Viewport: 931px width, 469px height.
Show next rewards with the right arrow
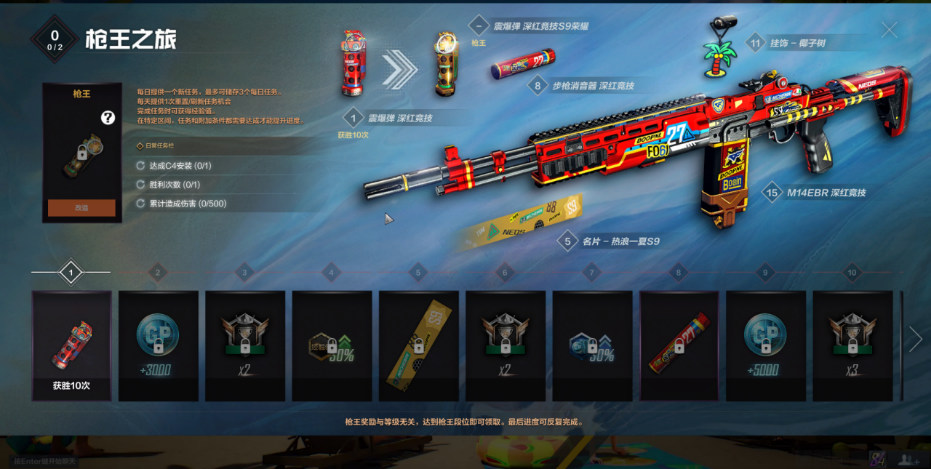(x=915, y=340)
